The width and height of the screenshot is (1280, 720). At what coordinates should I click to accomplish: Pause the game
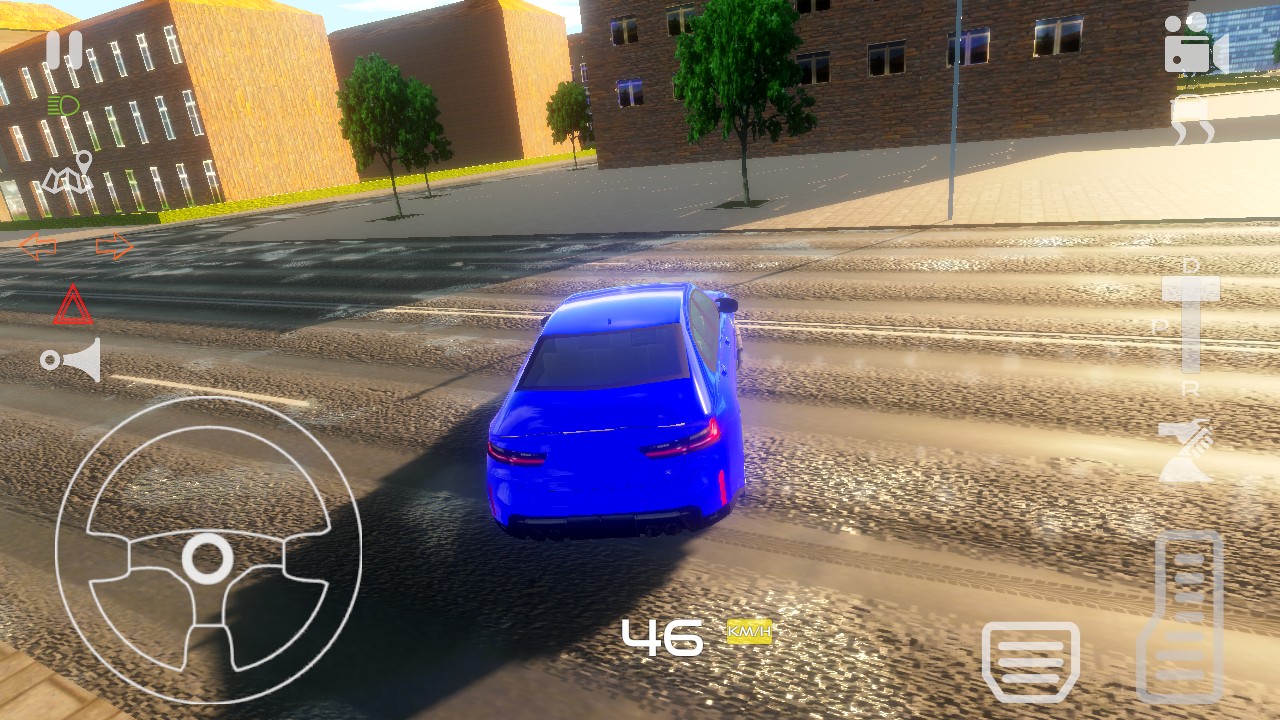(65, 49)
